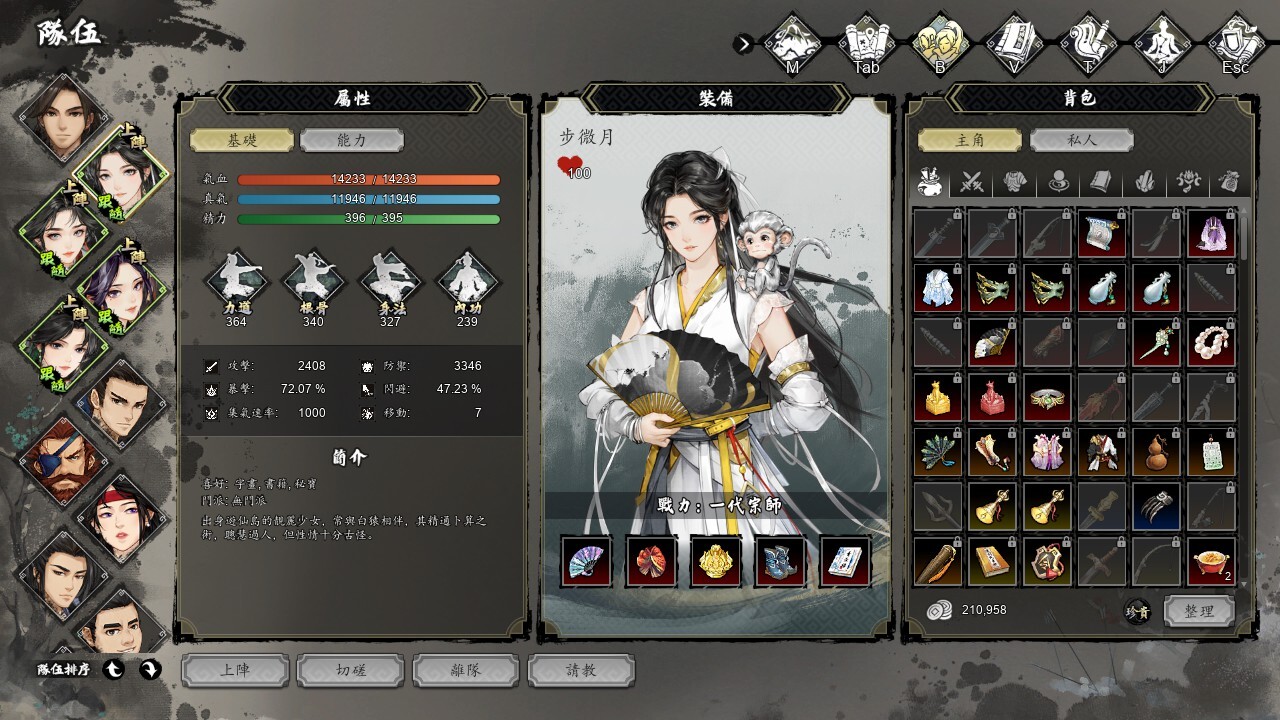Open the meditation figure menu icon
The image size is (1280, 720).
pos(1162,42)
